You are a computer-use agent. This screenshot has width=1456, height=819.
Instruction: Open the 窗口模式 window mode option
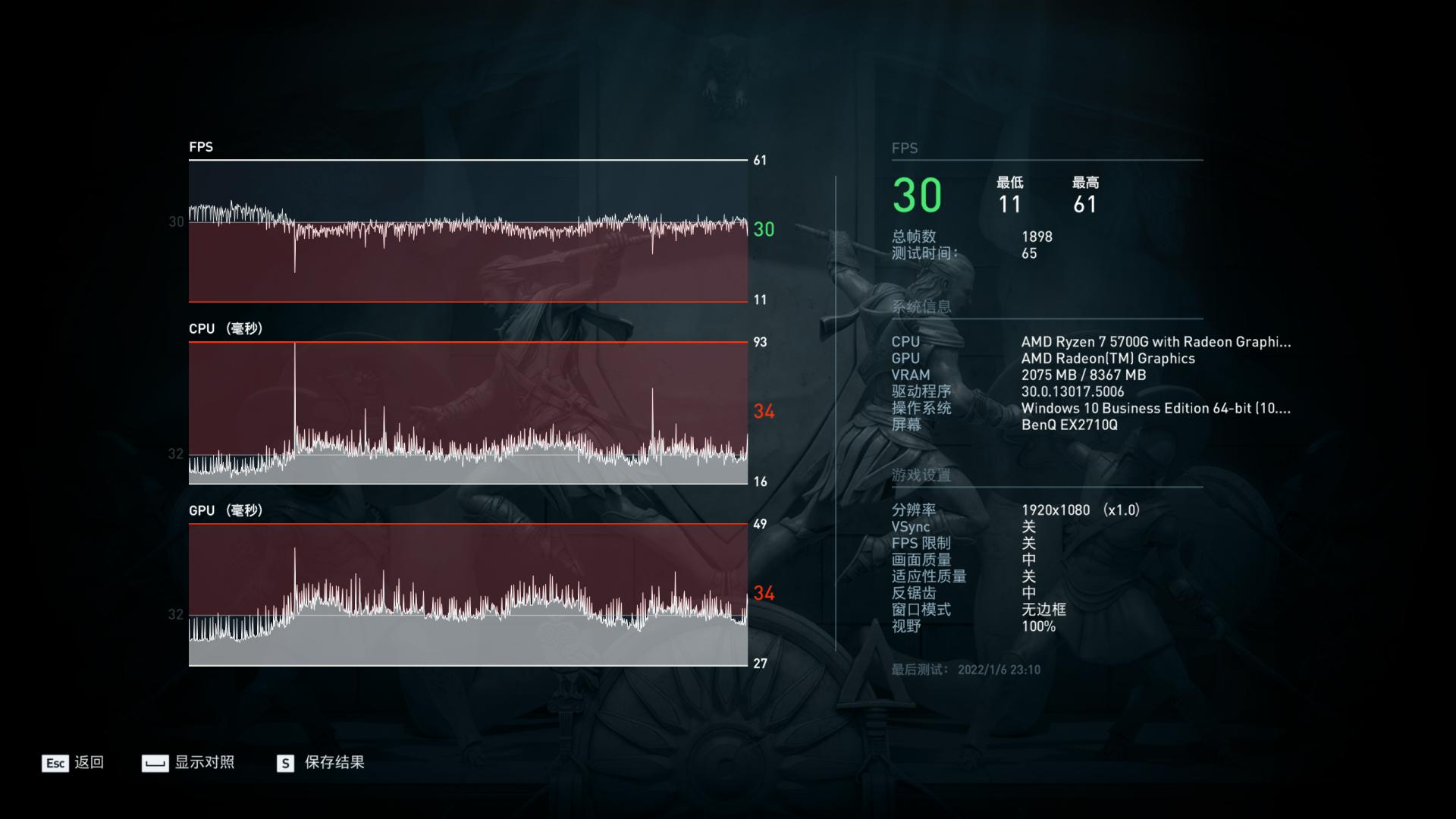coord(1039,610)
